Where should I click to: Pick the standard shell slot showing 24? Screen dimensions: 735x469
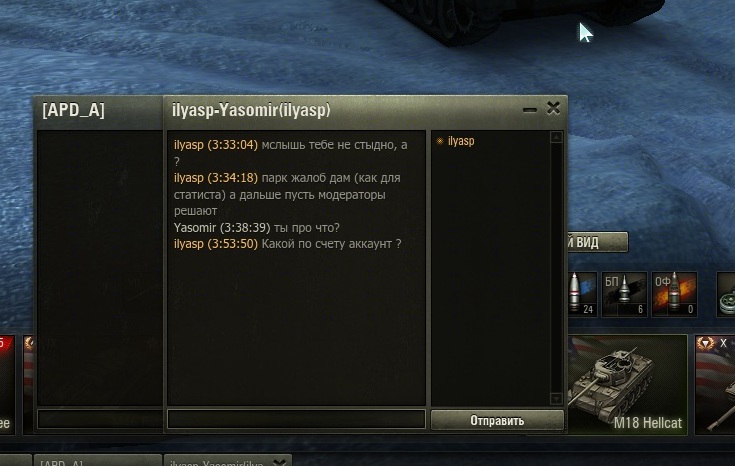582,294
